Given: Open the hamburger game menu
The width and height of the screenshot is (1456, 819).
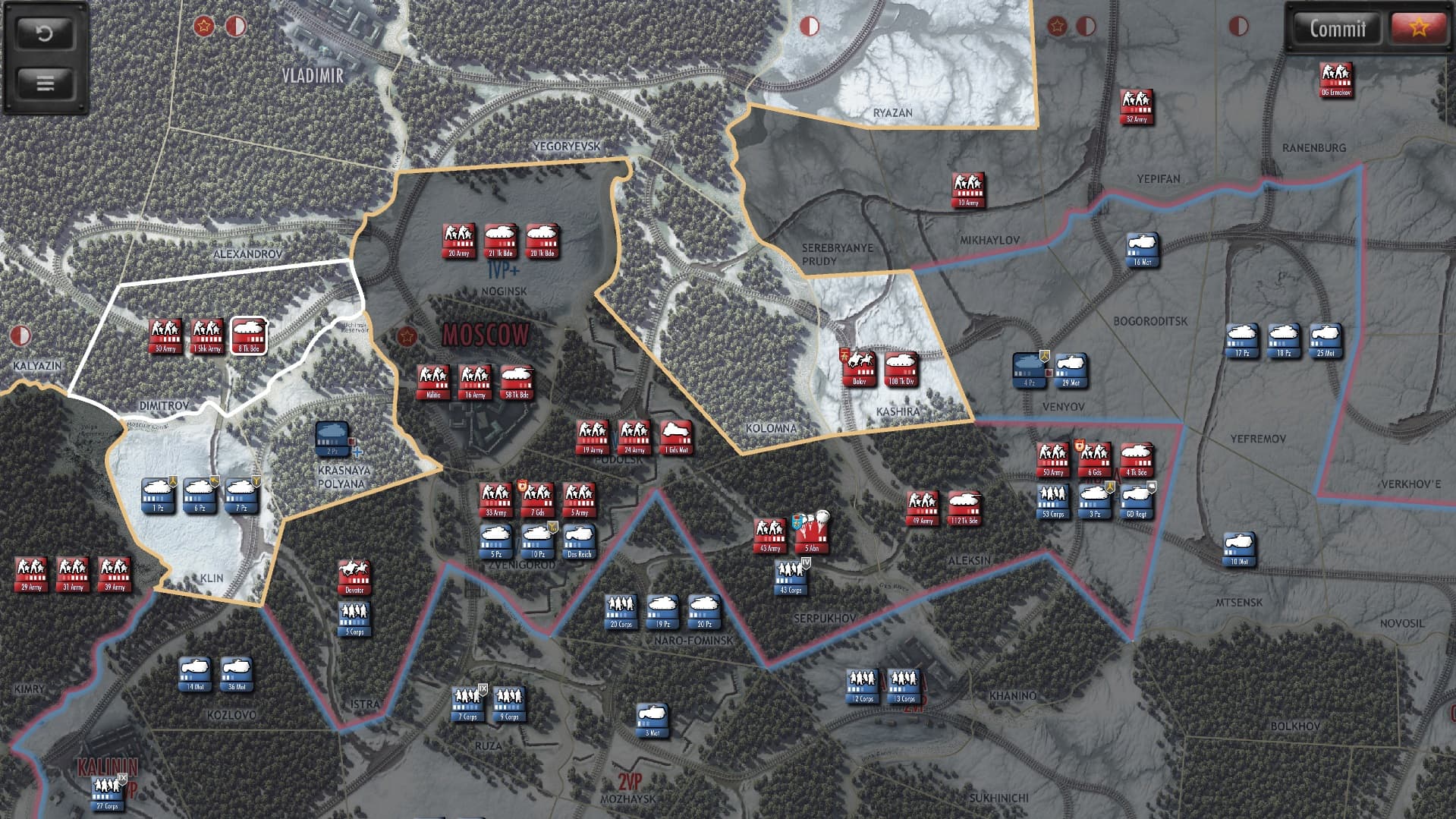Looking at the screenshot, I should pos(44,82).
